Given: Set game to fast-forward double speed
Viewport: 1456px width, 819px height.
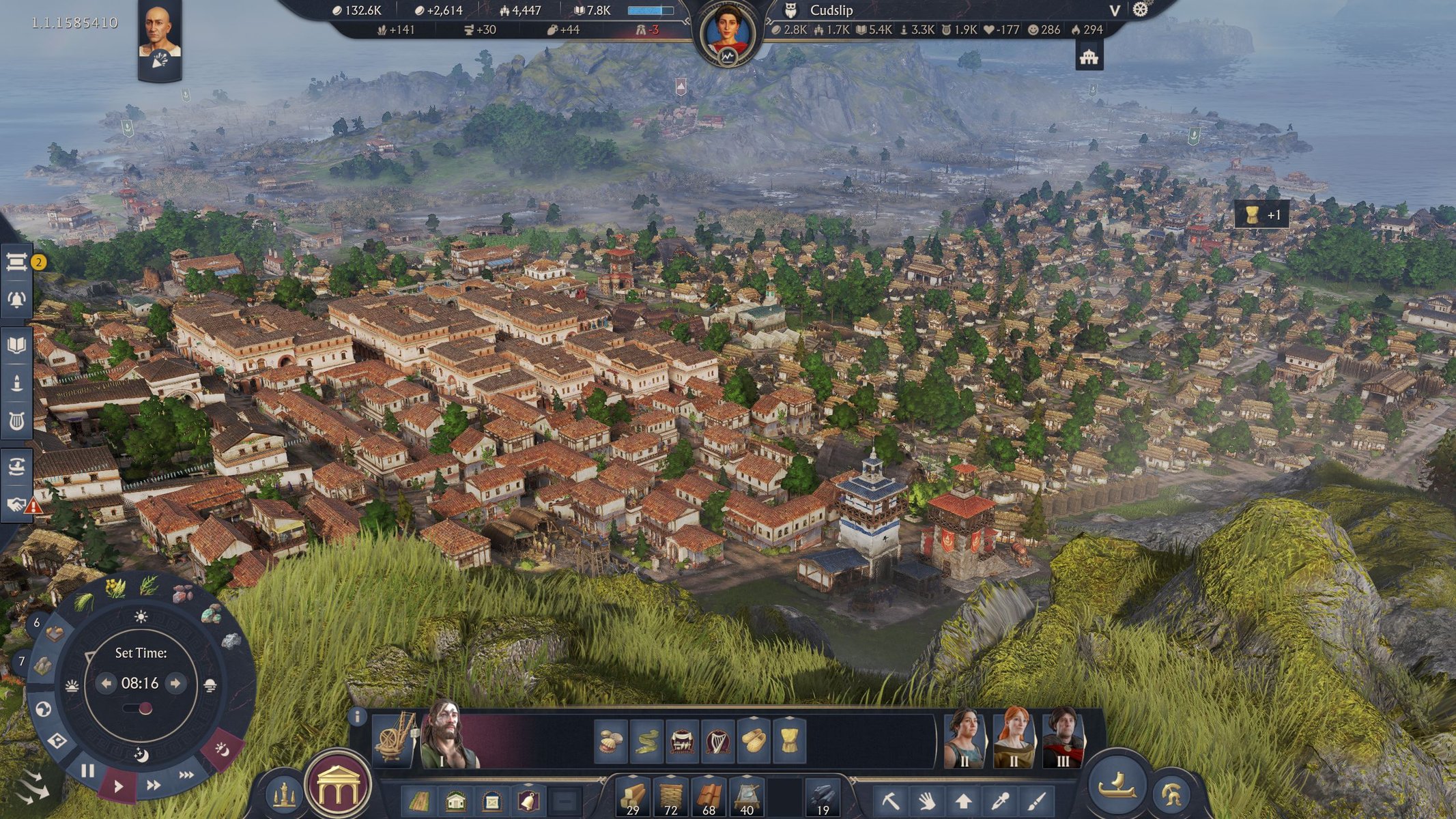Looking at the screenshot, I should (x=154, y=786).
